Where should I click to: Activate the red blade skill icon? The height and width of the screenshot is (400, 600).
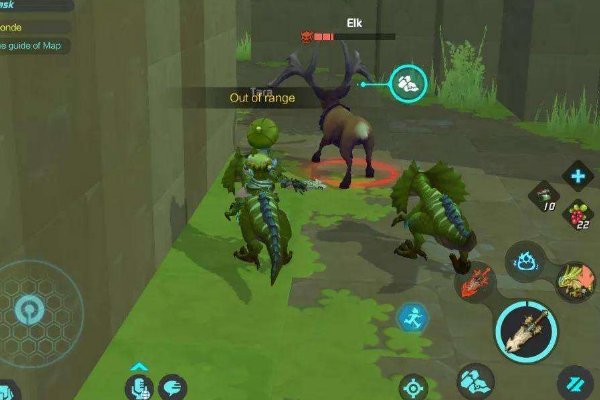(474, 281)
